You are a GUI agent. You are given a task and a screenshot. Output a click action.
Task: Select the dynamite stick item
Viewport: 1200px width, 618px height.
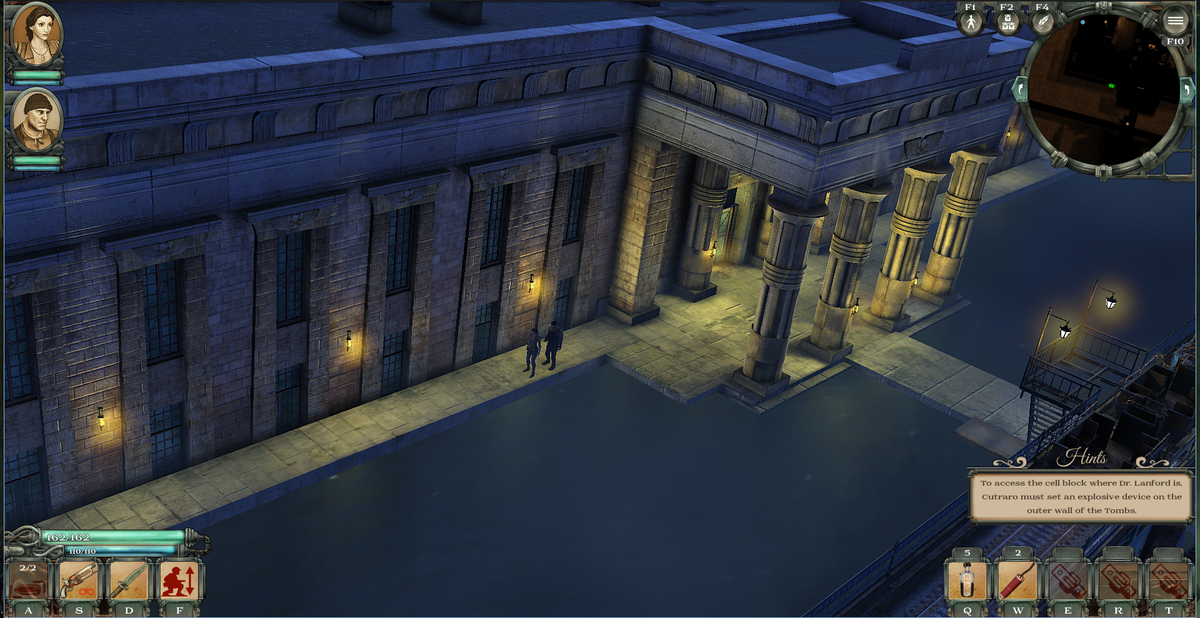point(1018,582)
